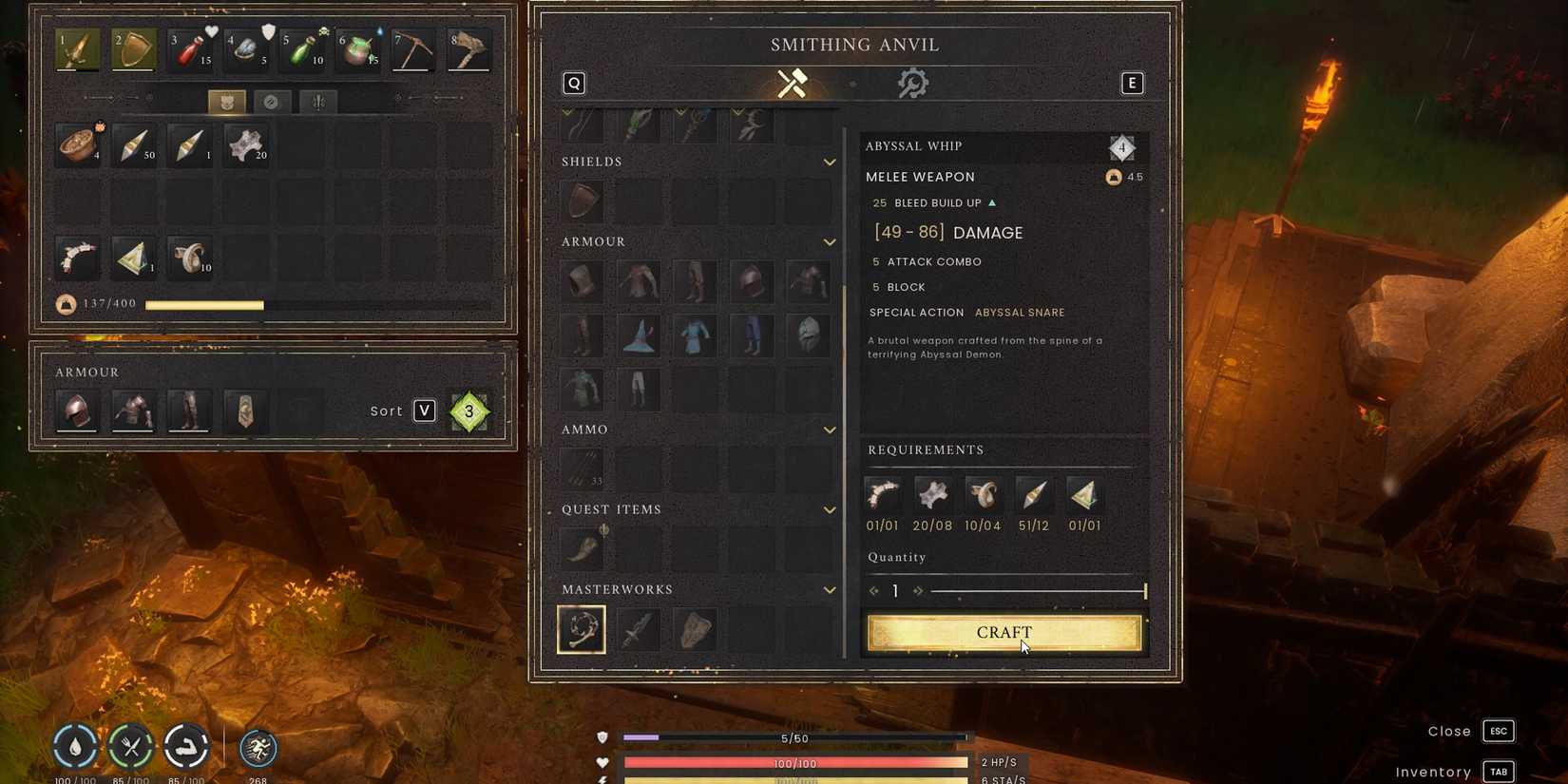Click the quantity input showing 1

894,590
